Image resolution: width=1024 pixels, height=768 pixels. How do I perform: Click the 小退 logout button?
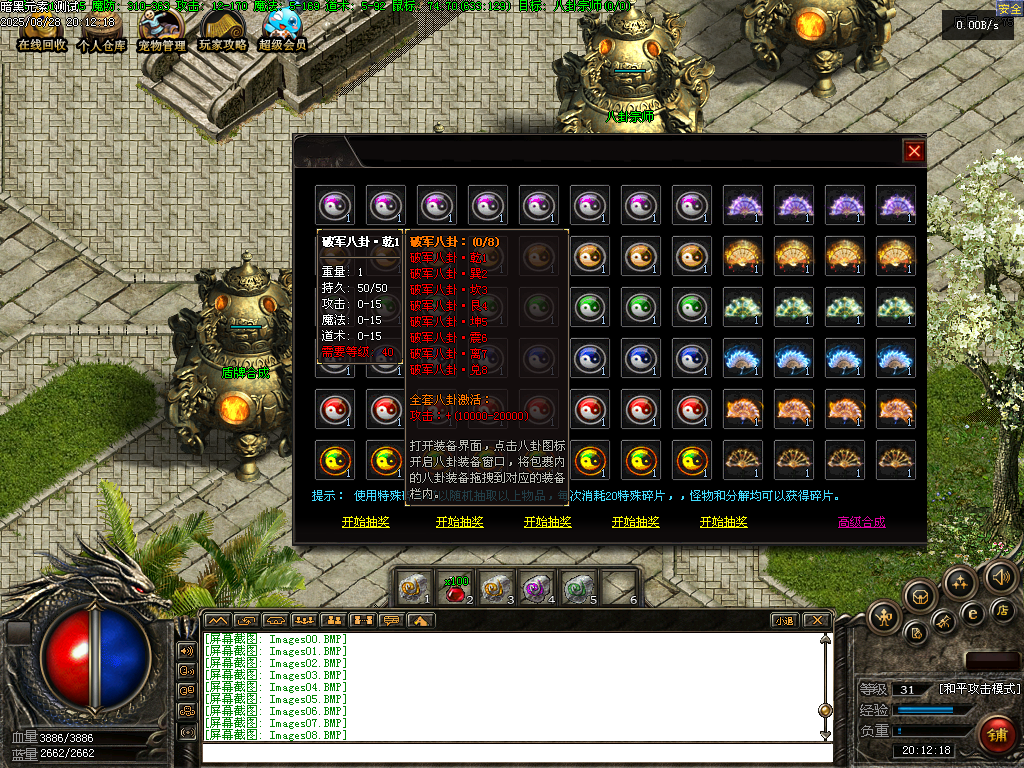tap(784, 621)
